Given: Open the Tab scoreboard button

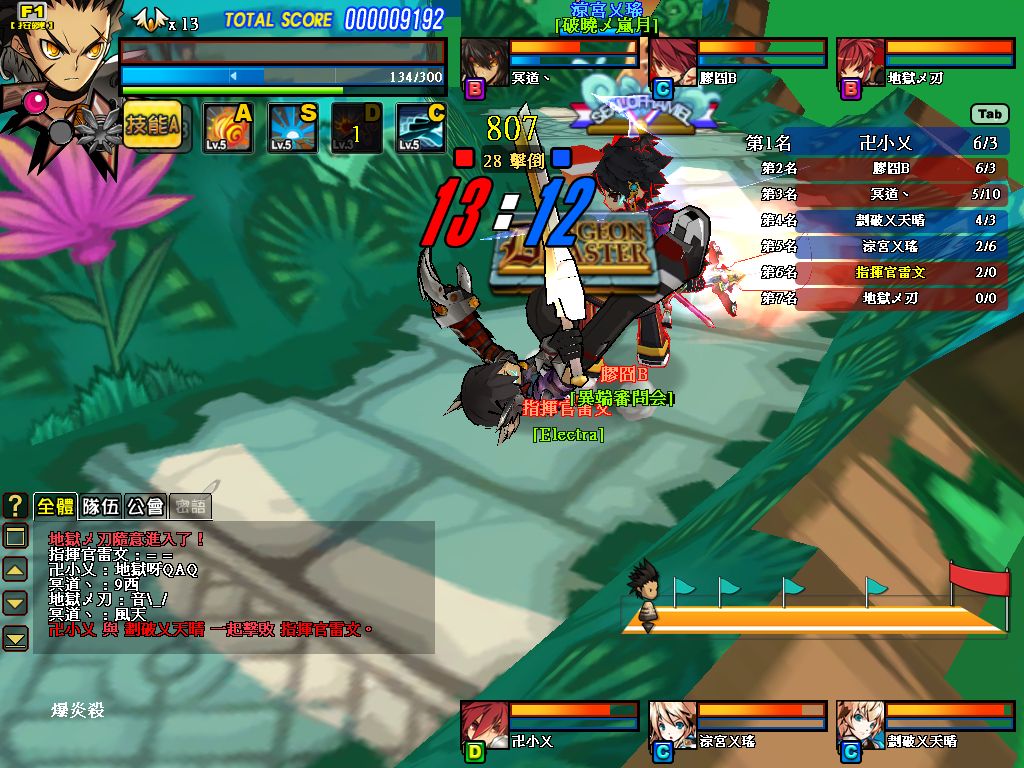Looking at the screenshot, I should [989, 115].
